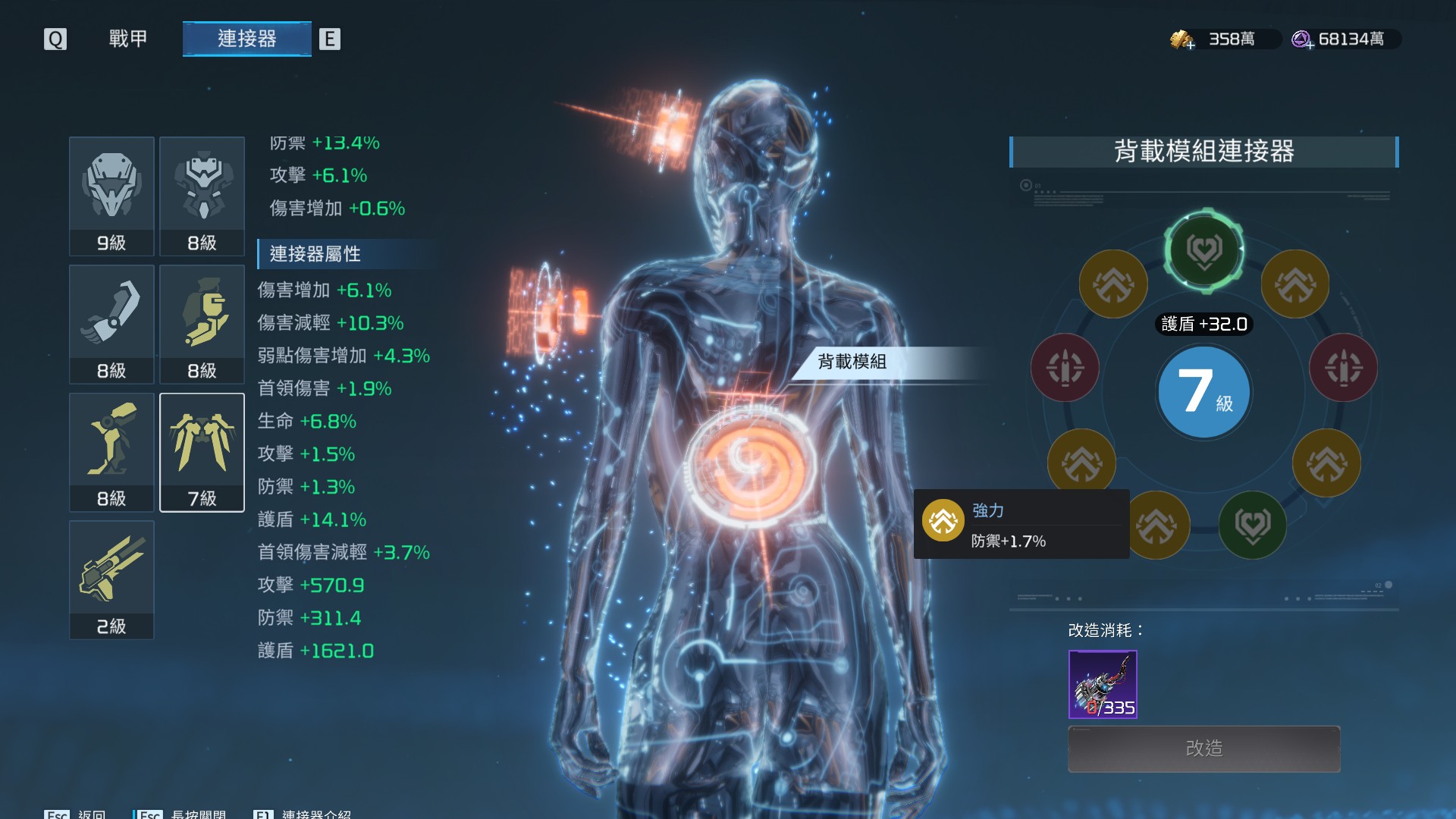Click the 背載模組 label on the body
Viewport: 1456px width, 819px height.
(852, 362)
